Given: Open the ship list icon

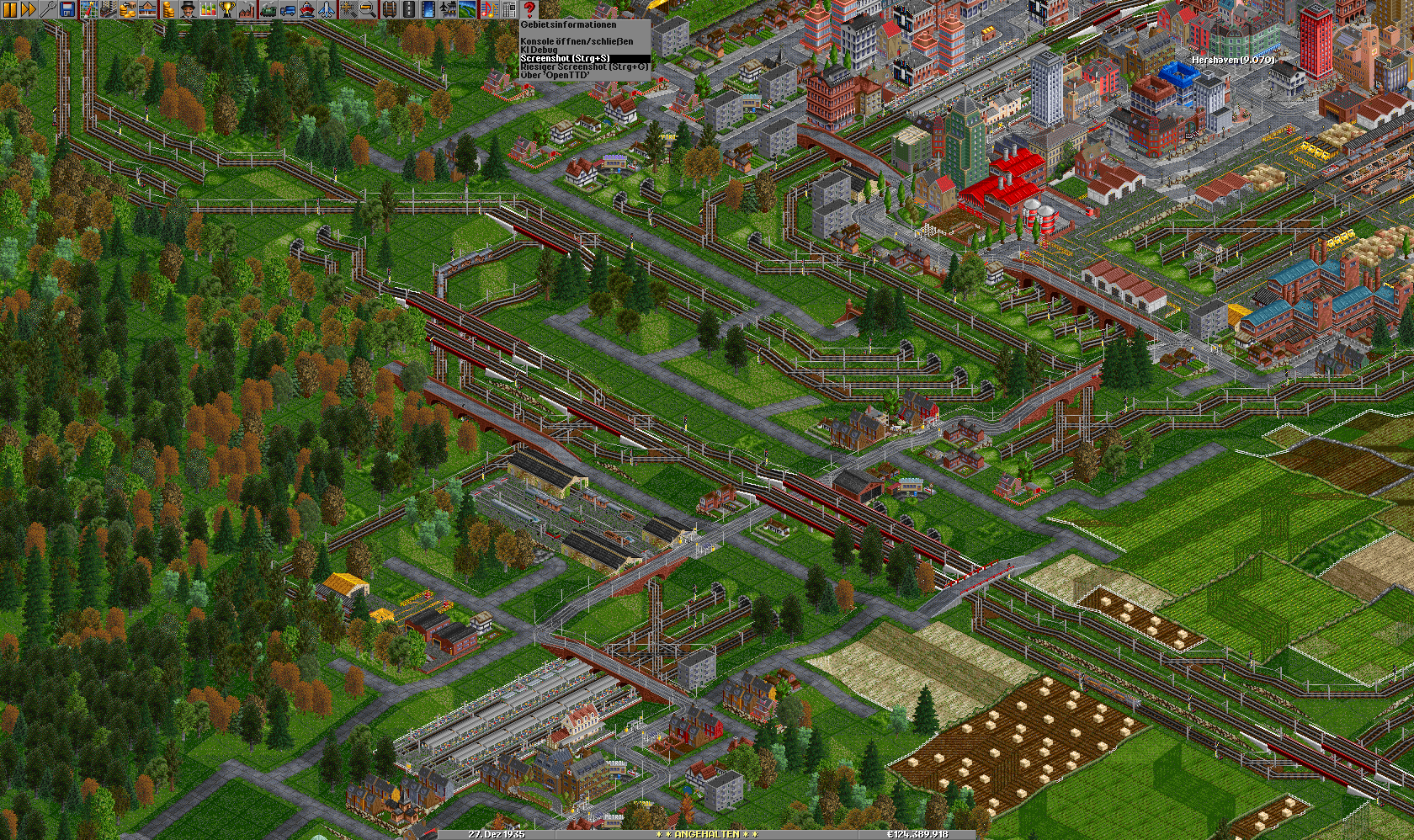Looking at the screenshot, I should tap(307, 9).
